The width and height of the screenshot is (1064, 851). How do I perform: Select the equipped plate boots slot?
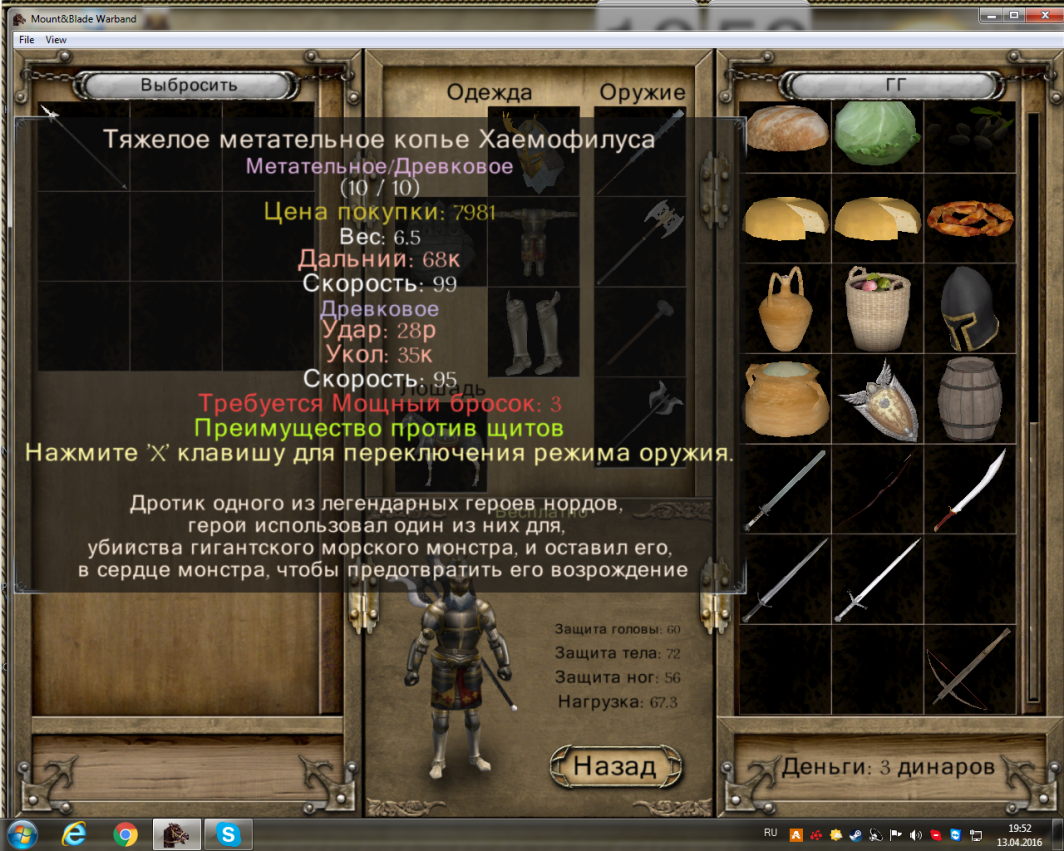[x=533, y=332]
